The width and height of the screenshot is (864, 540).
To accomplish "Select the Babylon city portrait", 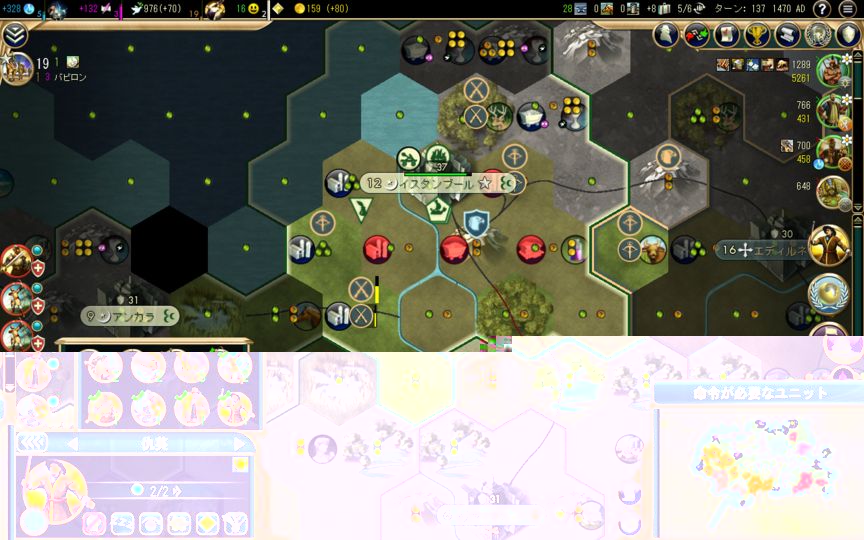I will [17, 68].
